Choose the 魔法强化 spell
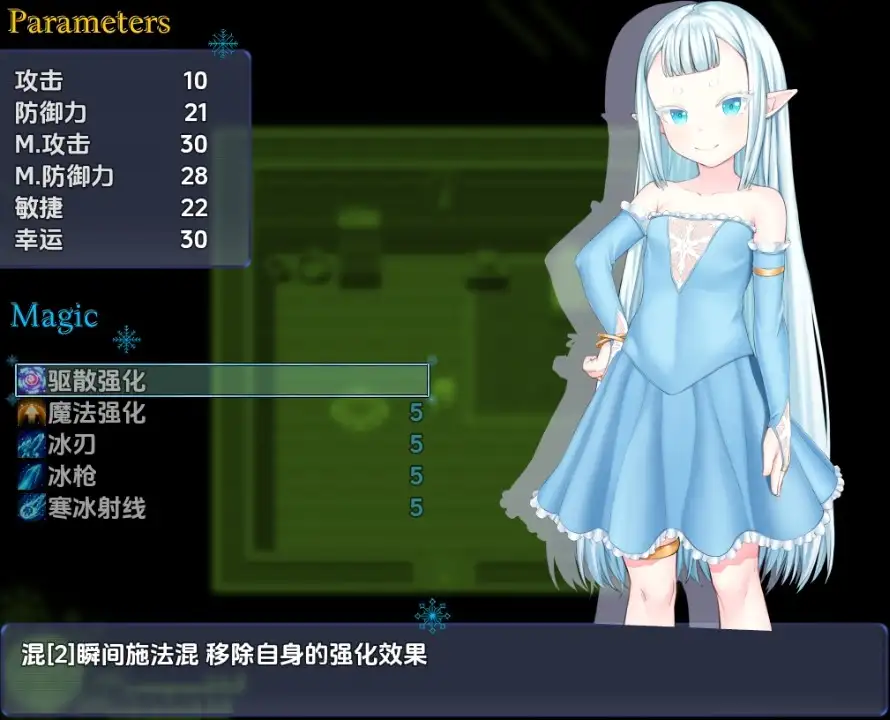 click(x=97, y=412)
